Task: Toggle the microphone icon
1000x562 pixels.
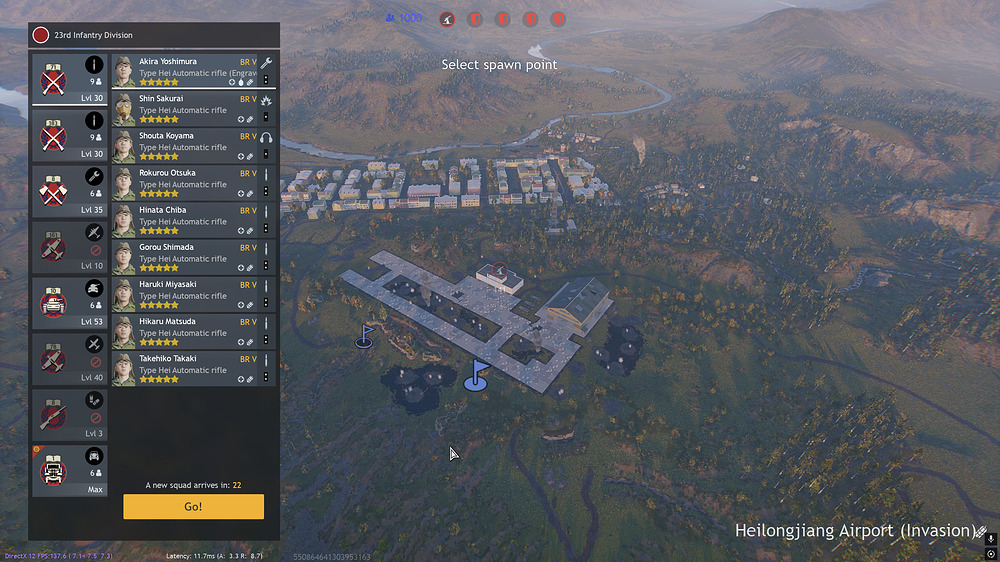Action: tap(990, 538)
